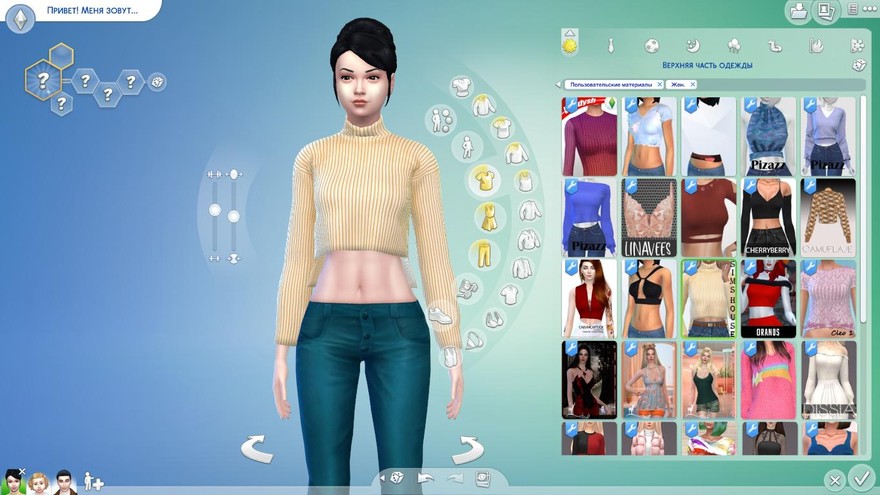This screenshot has height=495, width=880.
Task: Open the gallery save folder icon
Action: 798,12
